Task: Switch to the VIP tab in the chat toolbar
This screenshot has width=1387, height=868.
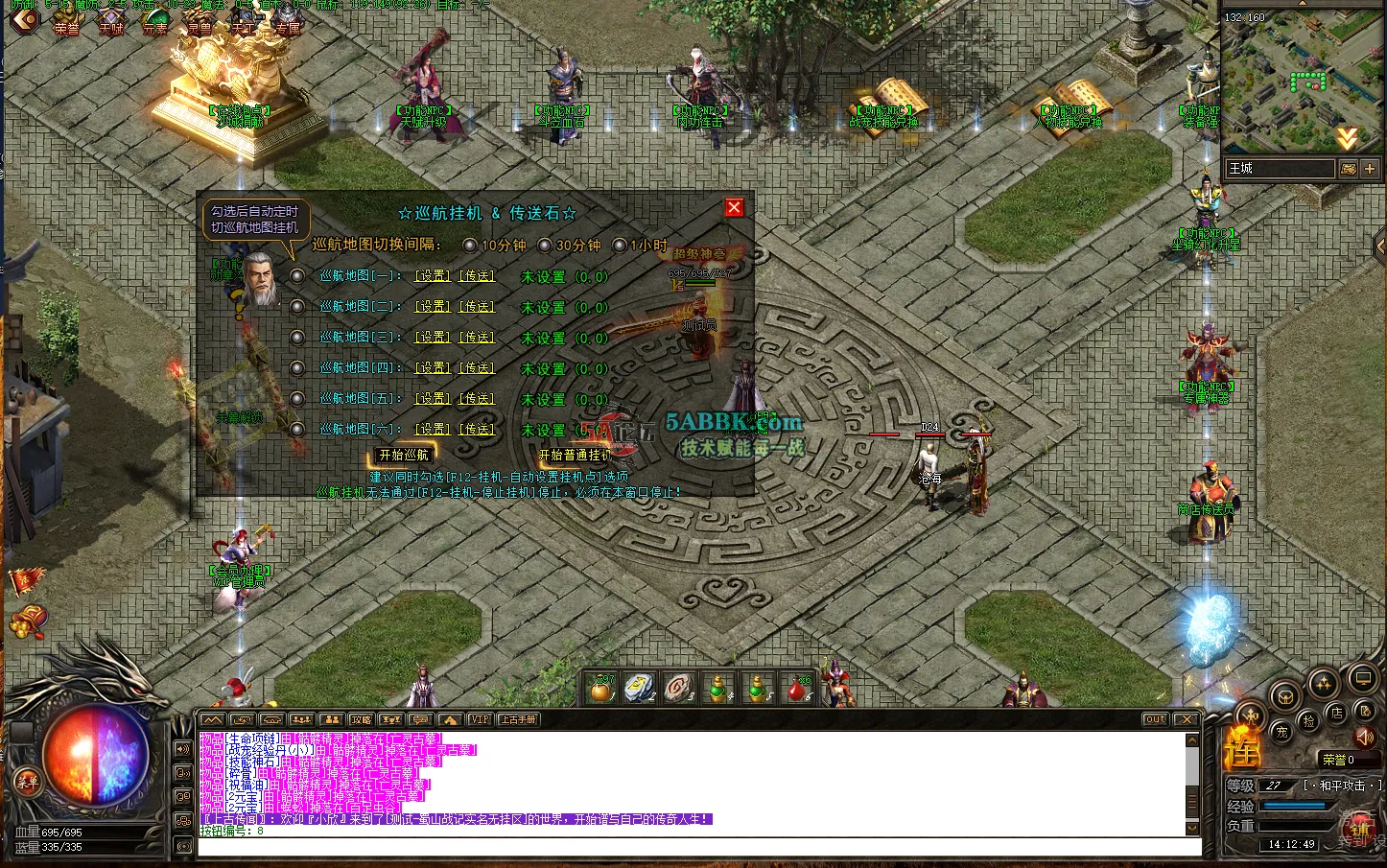Action: [480, 719]
